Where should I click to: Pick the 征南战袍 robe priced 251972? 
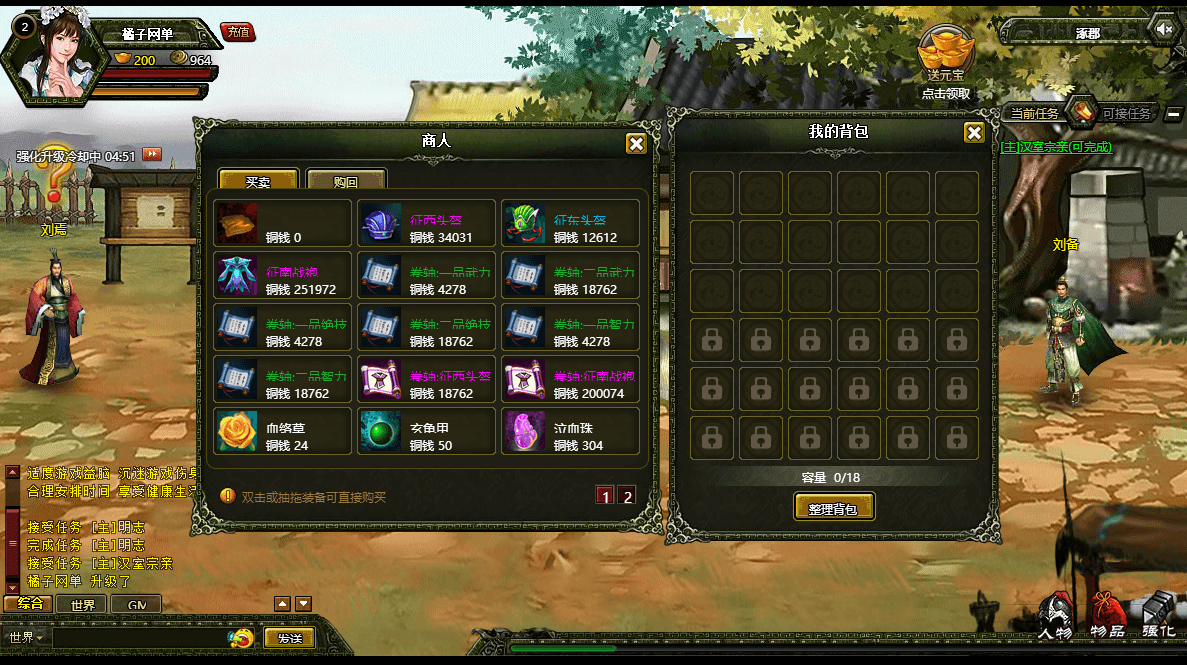[x=283, y=276]
